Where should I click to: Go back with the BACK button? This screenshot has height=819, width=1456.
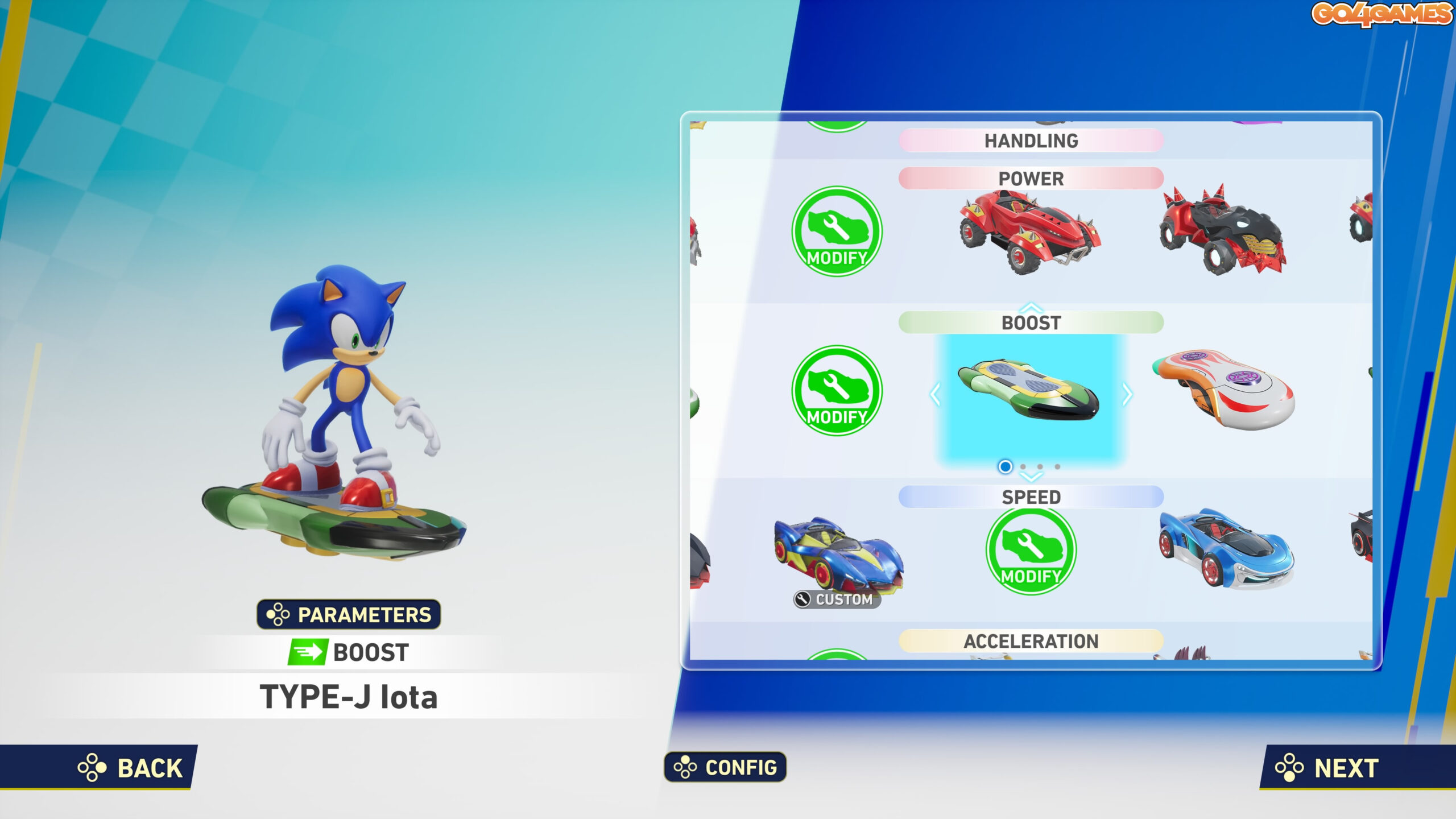coord(131,768)
